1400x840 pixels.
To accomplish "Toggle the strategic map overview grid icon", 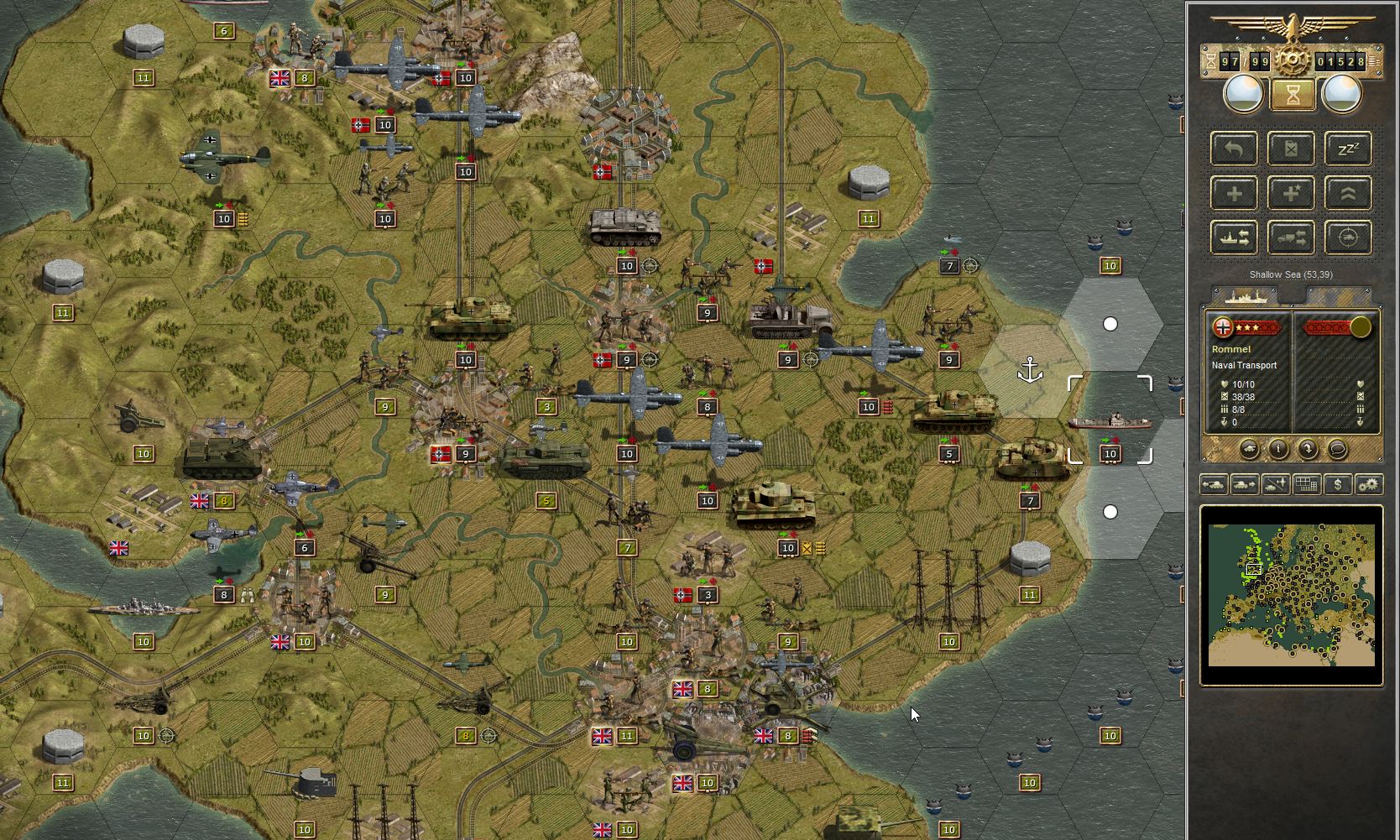I will [x=1306, y=485].
